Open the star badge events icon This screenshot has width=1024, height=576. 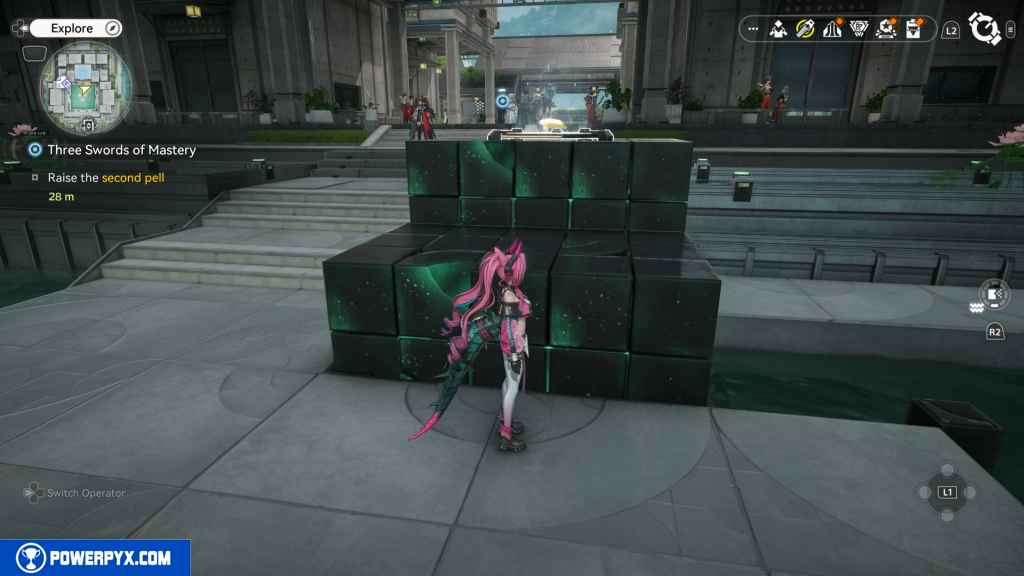pyautogui.click(x=885, y=29)
